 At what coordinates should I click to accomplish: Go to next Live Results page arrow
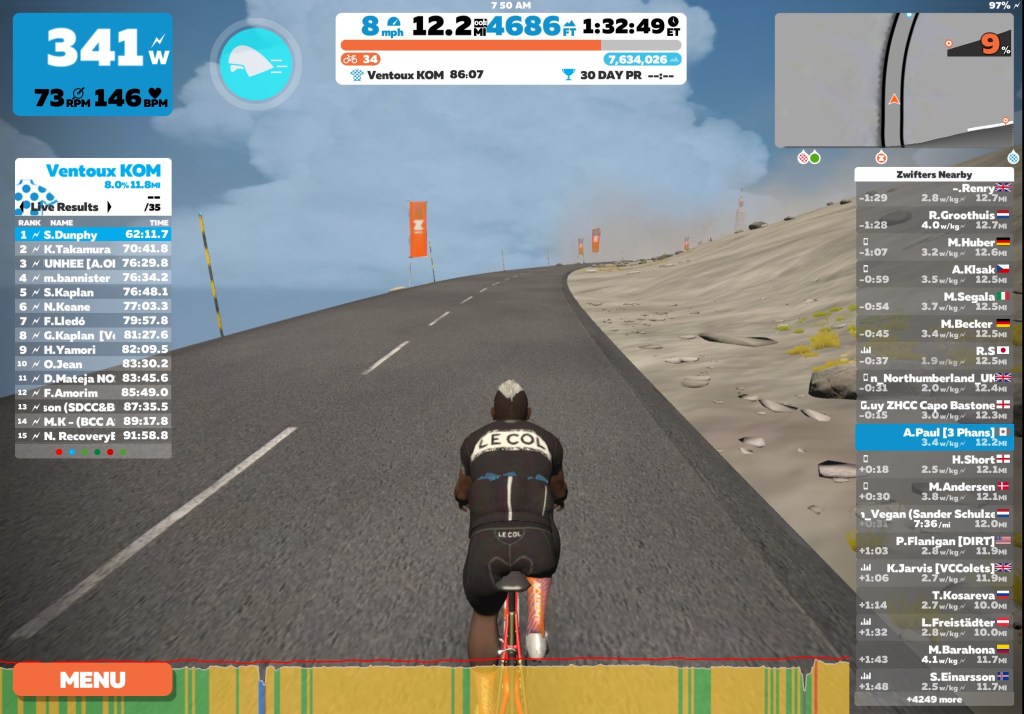[109, 207]
